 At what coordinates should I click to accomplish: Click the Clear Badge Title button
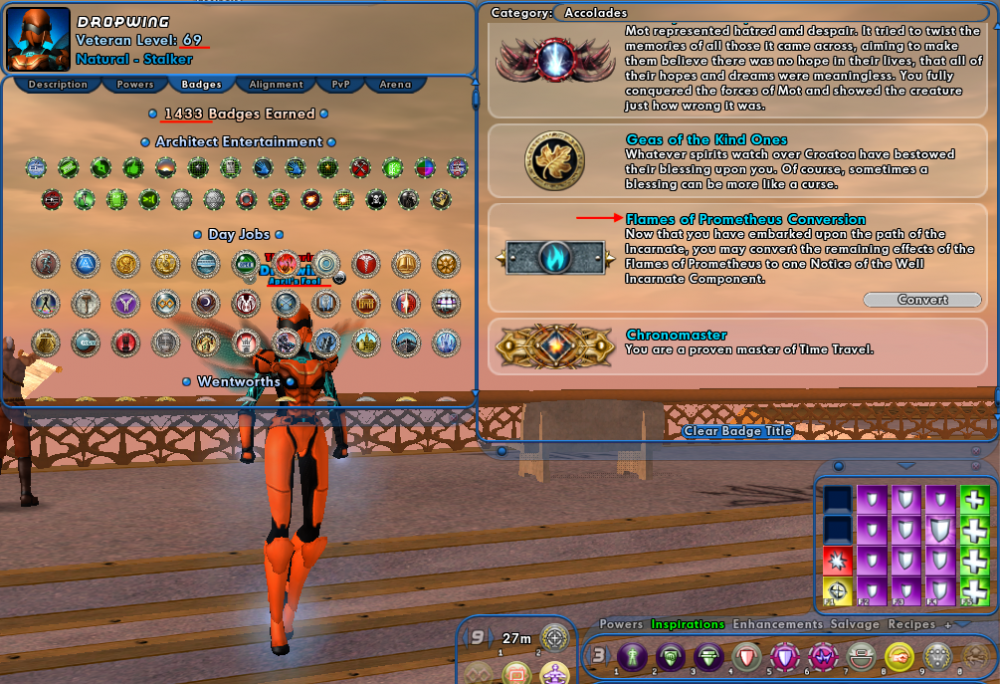(x=738, y=431)
